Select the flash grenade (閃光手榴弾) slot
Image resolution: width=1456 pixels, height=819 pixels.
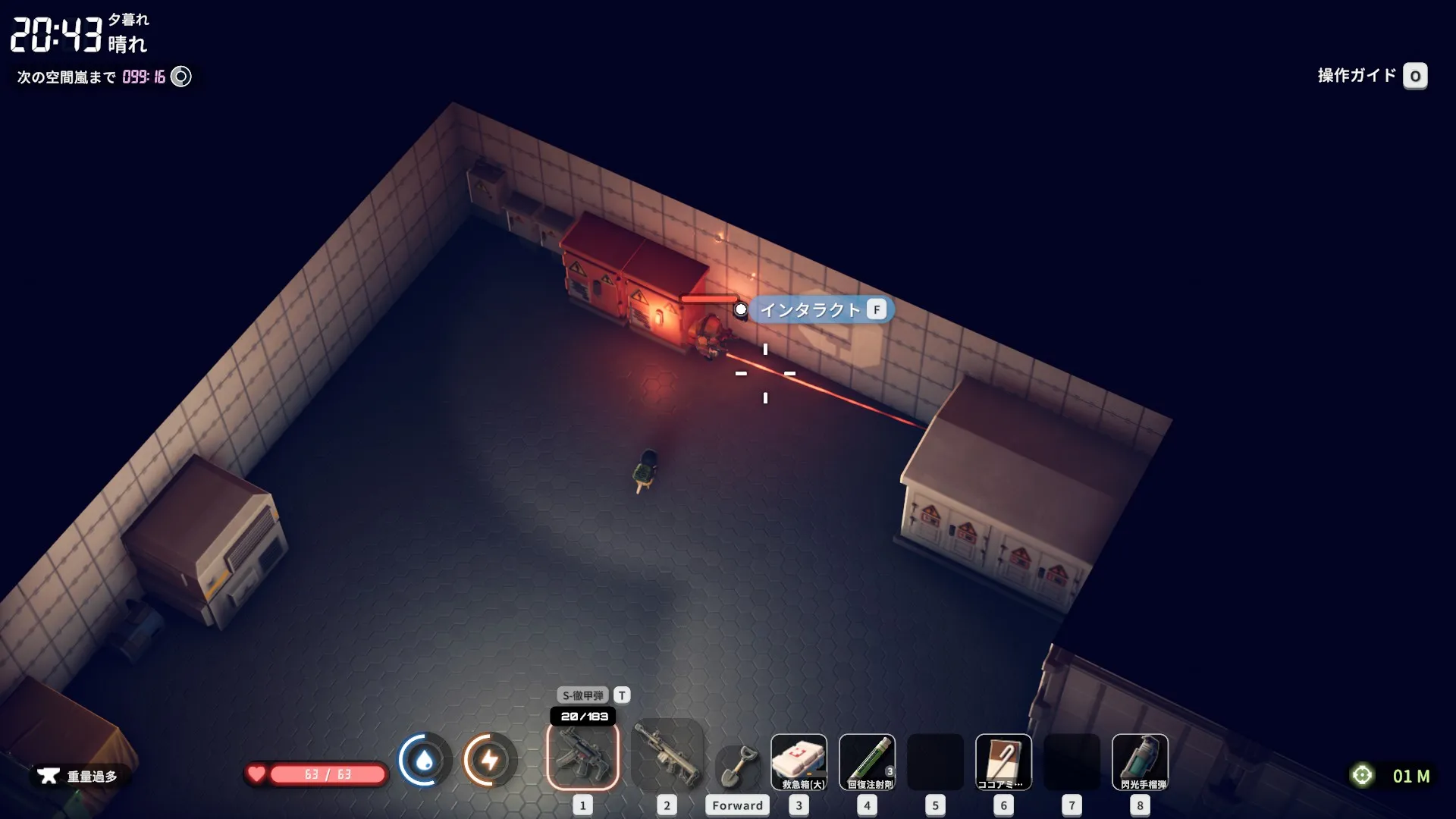1140,761
